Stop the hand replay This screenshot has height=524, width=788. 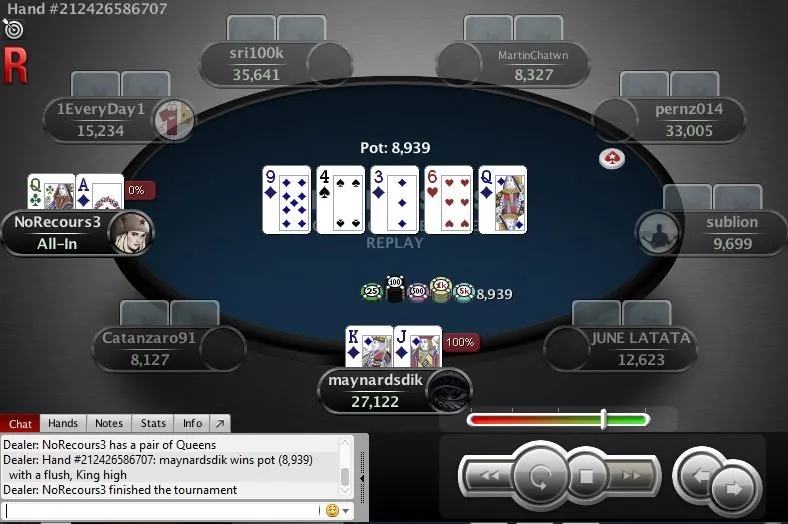coord(588,476)
